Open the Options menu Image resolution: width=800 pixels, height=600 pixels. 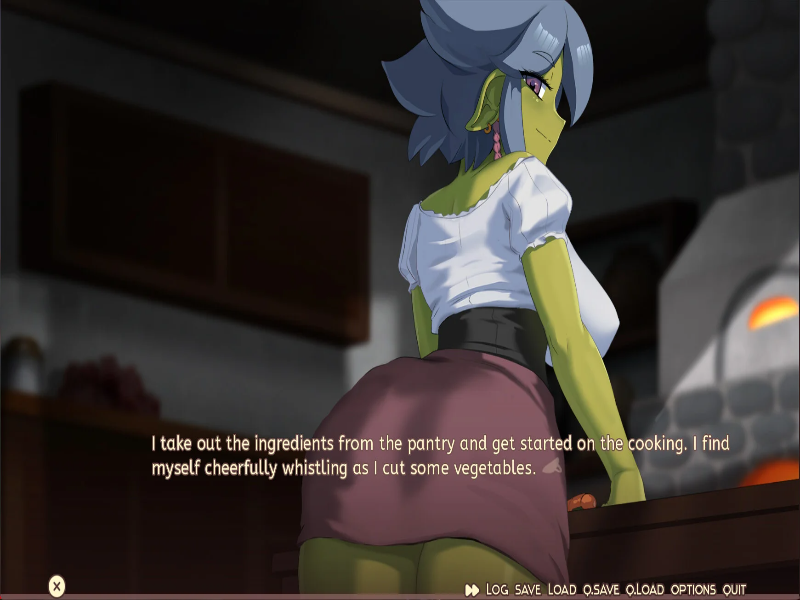pyautogui.click(x=694, y=590)
